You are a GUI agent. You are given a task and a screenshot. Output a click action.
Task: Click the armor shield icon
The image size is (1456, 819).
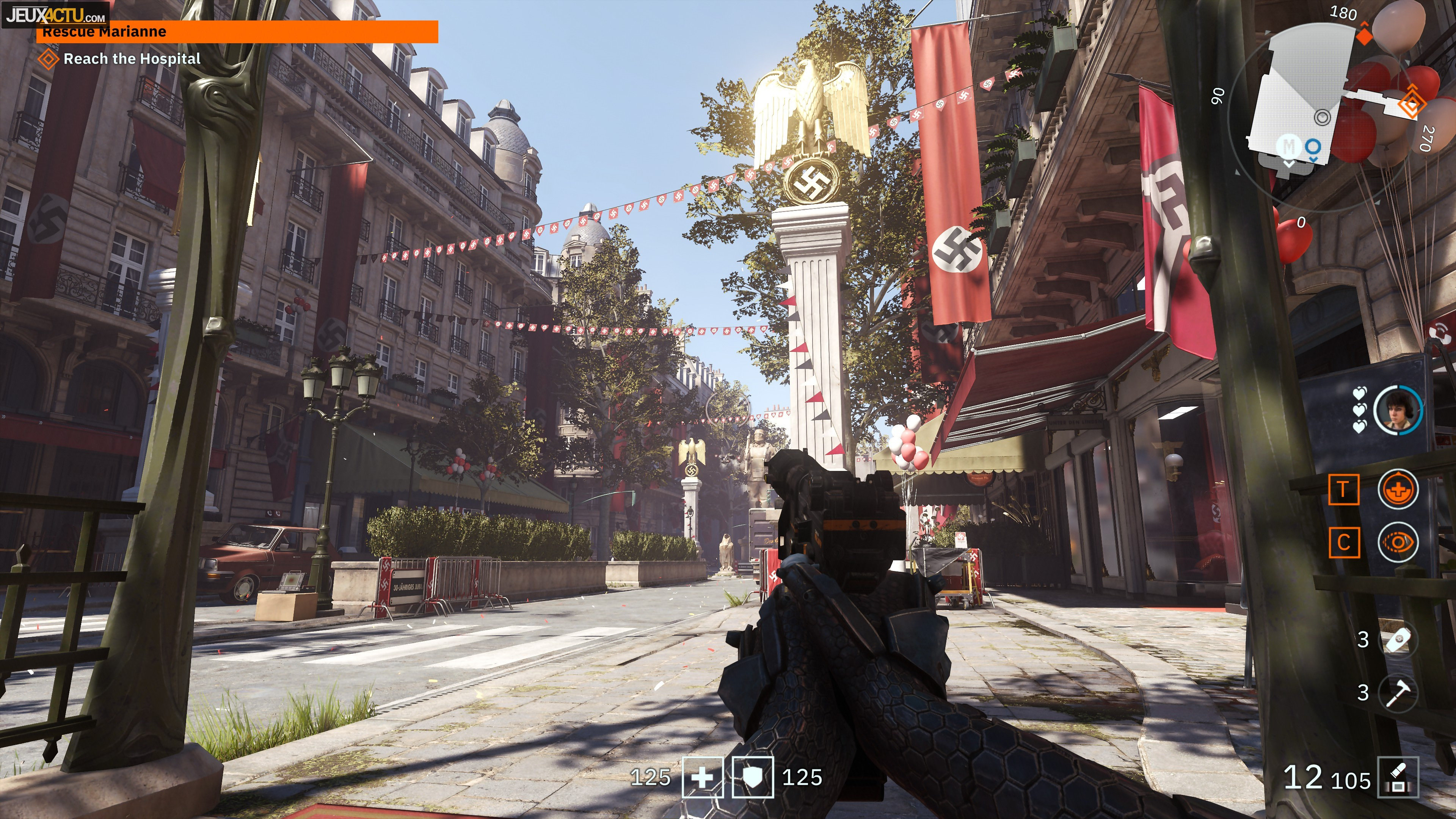753,778
